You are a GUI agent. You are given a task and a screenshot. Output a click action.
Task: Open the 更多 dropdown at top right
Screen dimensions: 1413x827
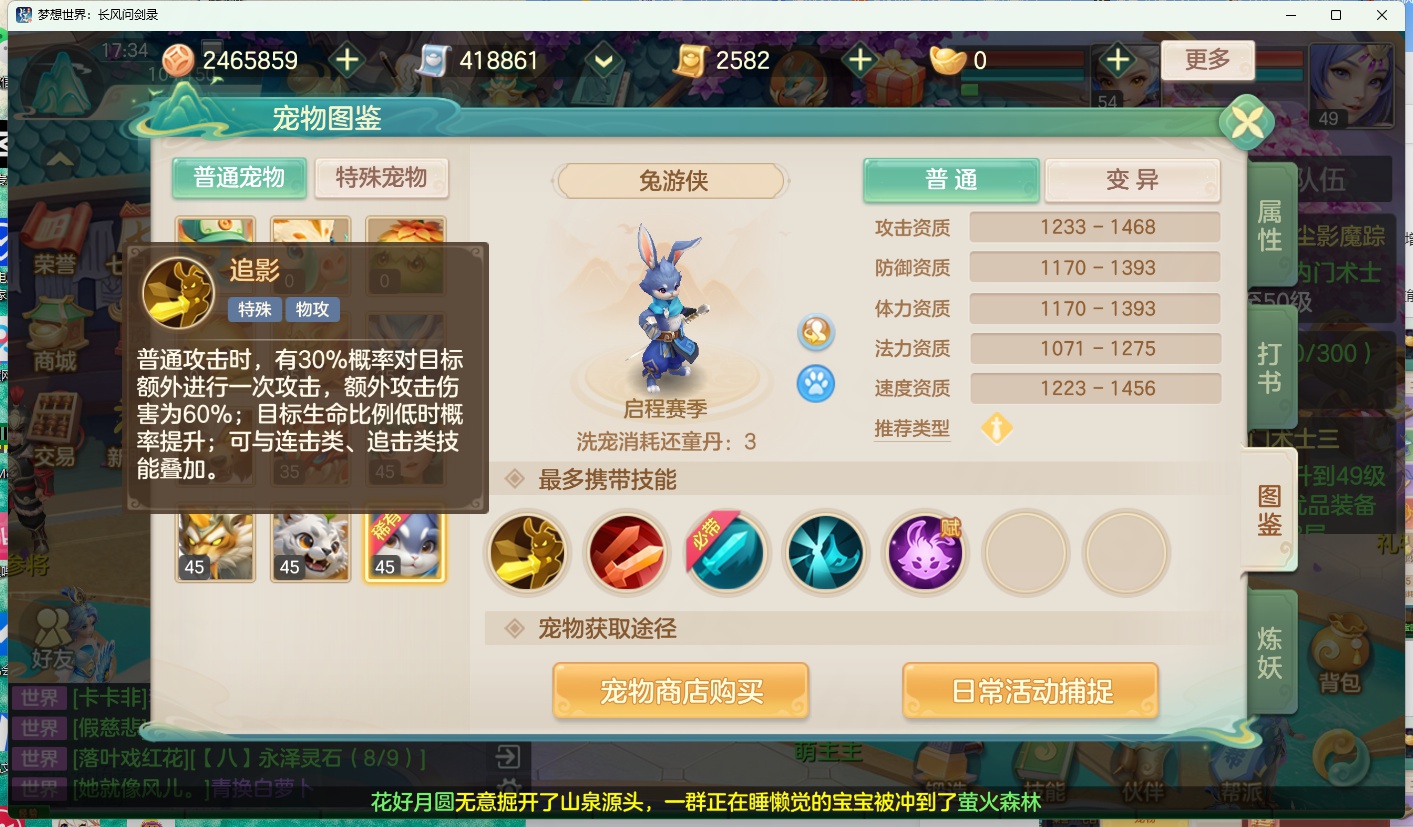(1207, 60)
